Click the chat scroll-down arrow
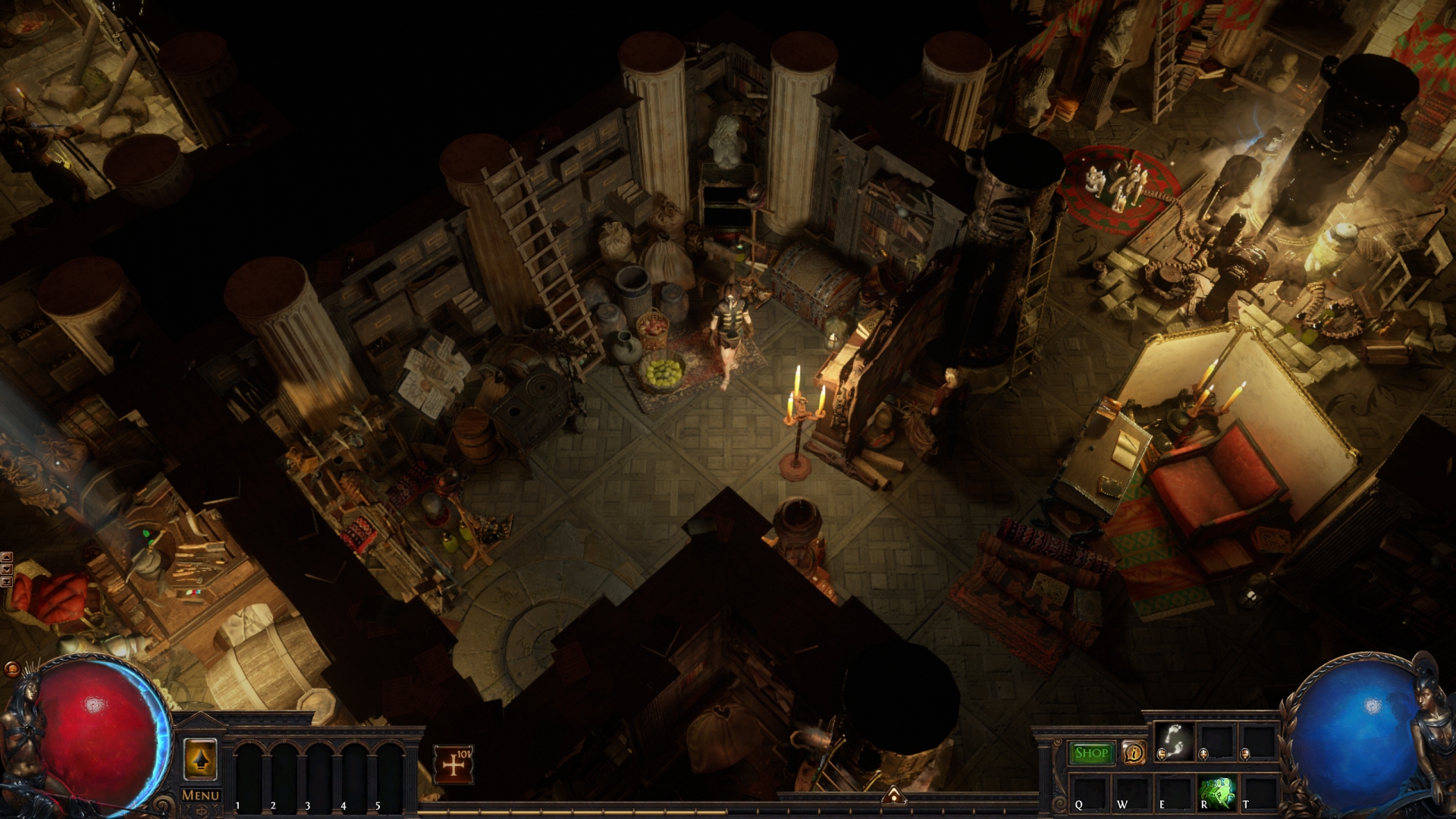The width and height of the screenshot is (1456, 819). point(6,570)
